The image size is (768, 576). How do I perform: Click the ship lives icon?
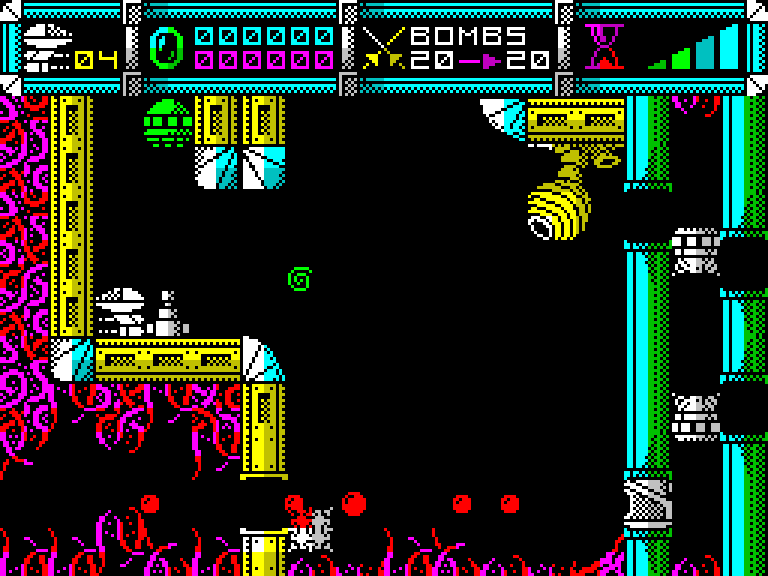tap(47, 47)
